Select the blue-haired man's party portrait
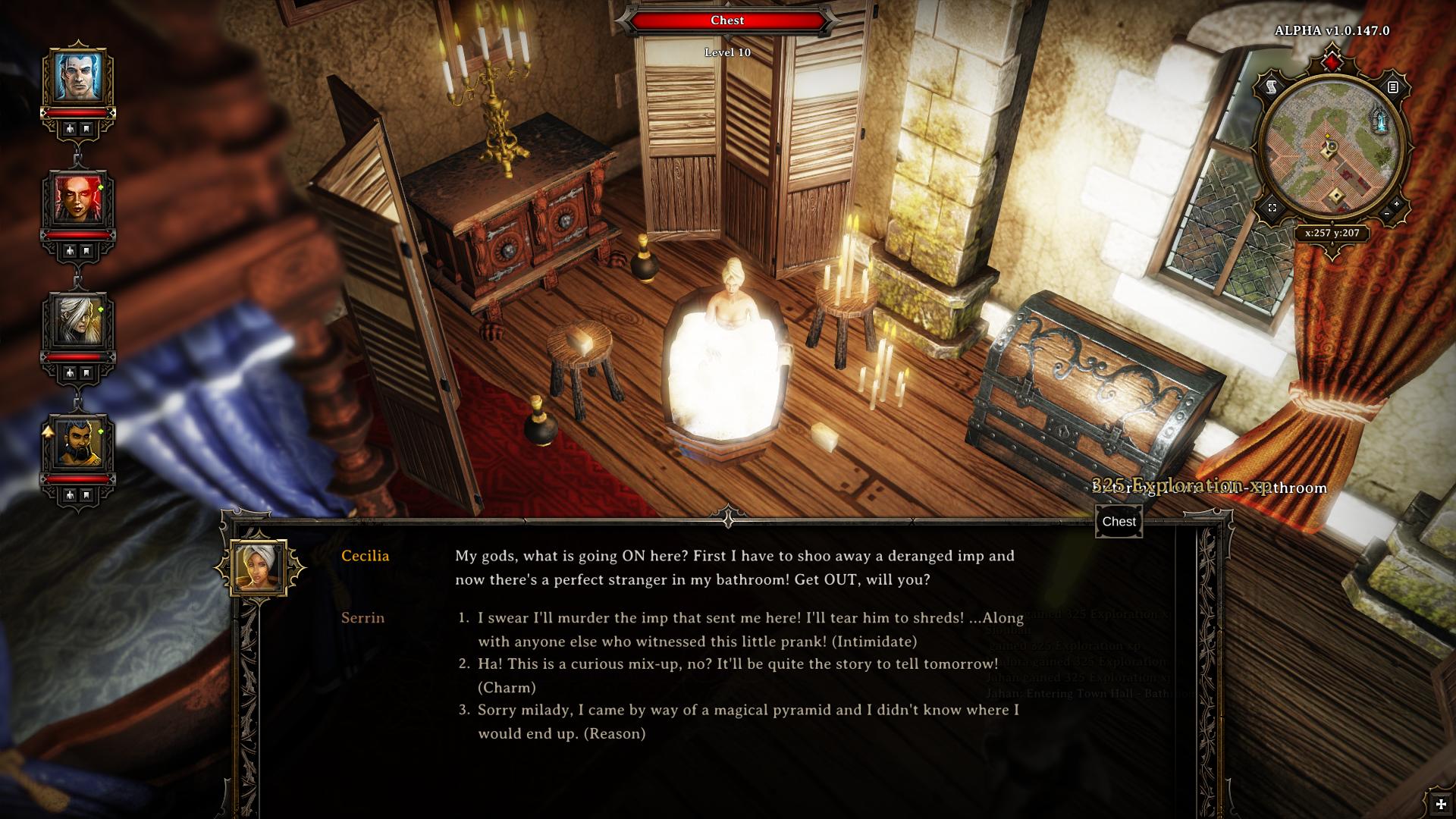Screen dimensions: 1456x819 click(x=78, y=77)
